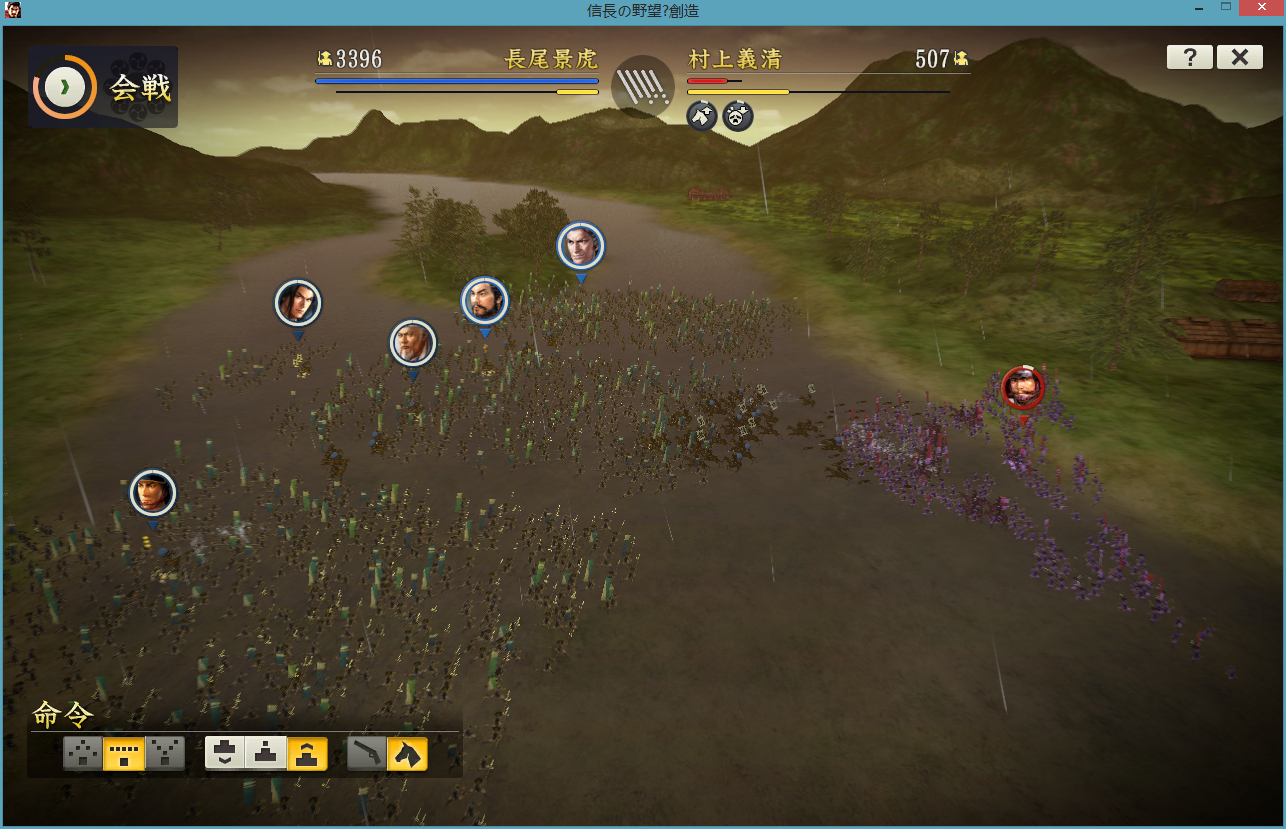Viewport: 1286px width, 829px height.
Task: Click the round face status icon under 村上義清
Action: pos(738,116)
